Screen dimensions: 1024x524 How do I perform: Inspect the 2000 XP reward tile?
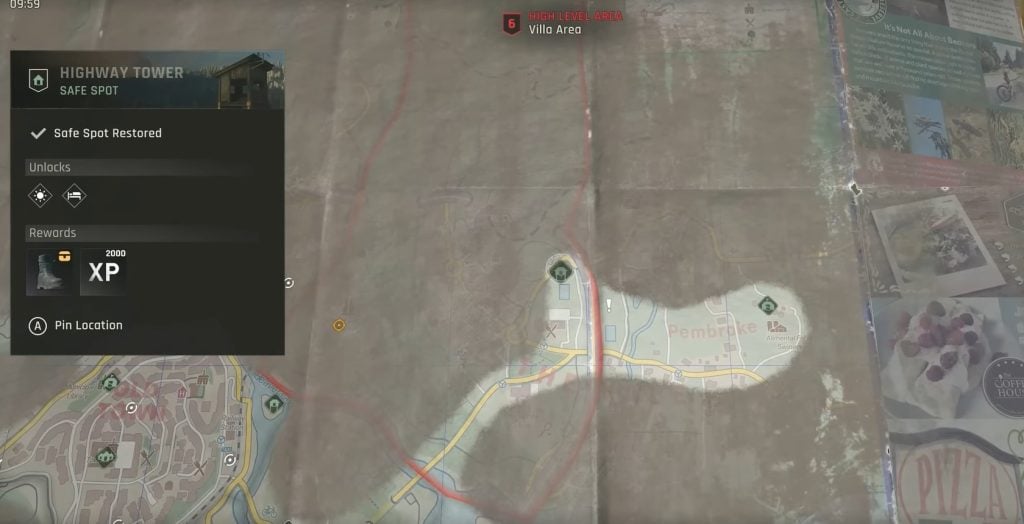(104, 272)
